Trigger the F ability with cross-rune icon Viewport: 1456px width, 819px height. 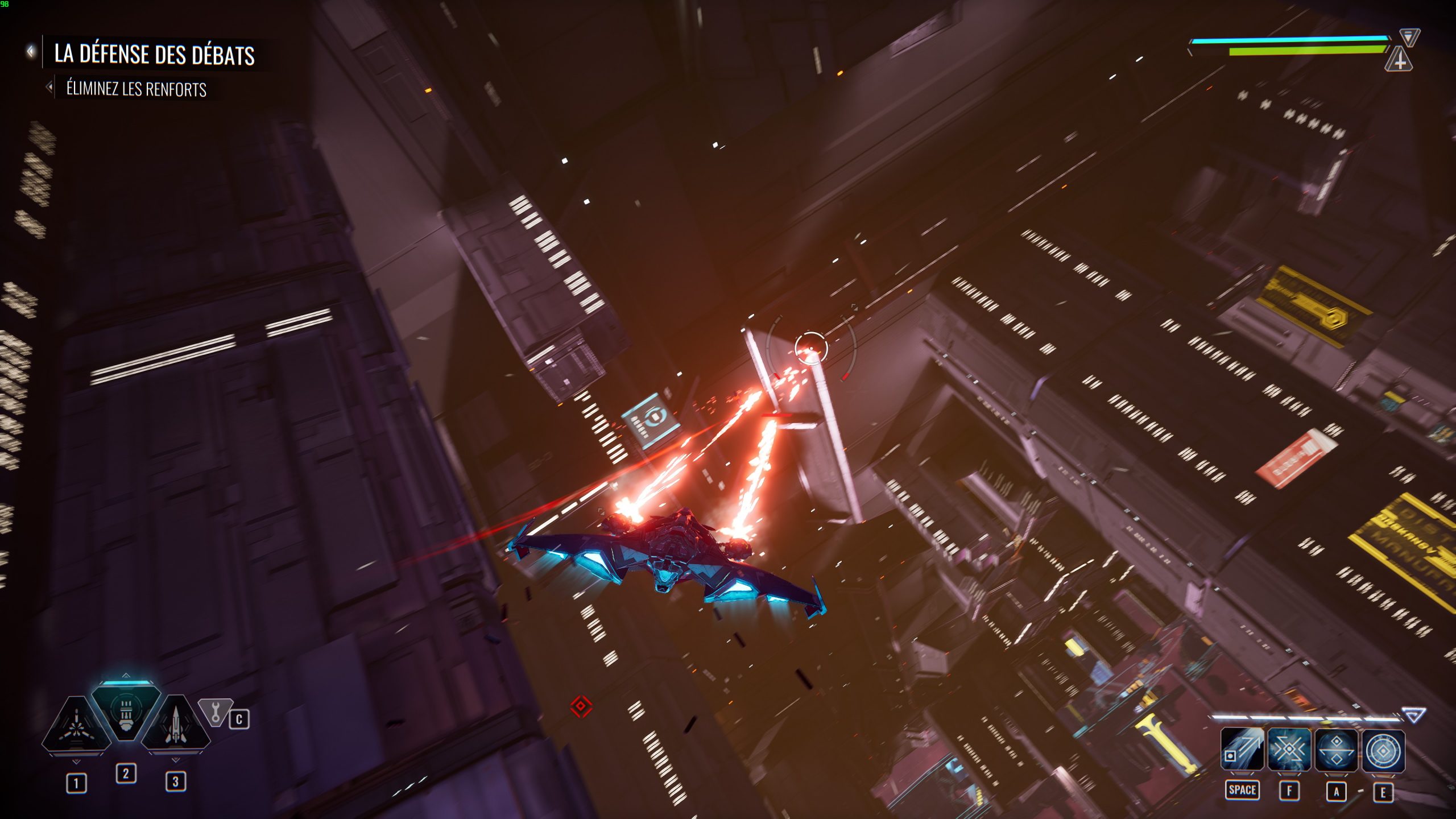point(1289,748)
